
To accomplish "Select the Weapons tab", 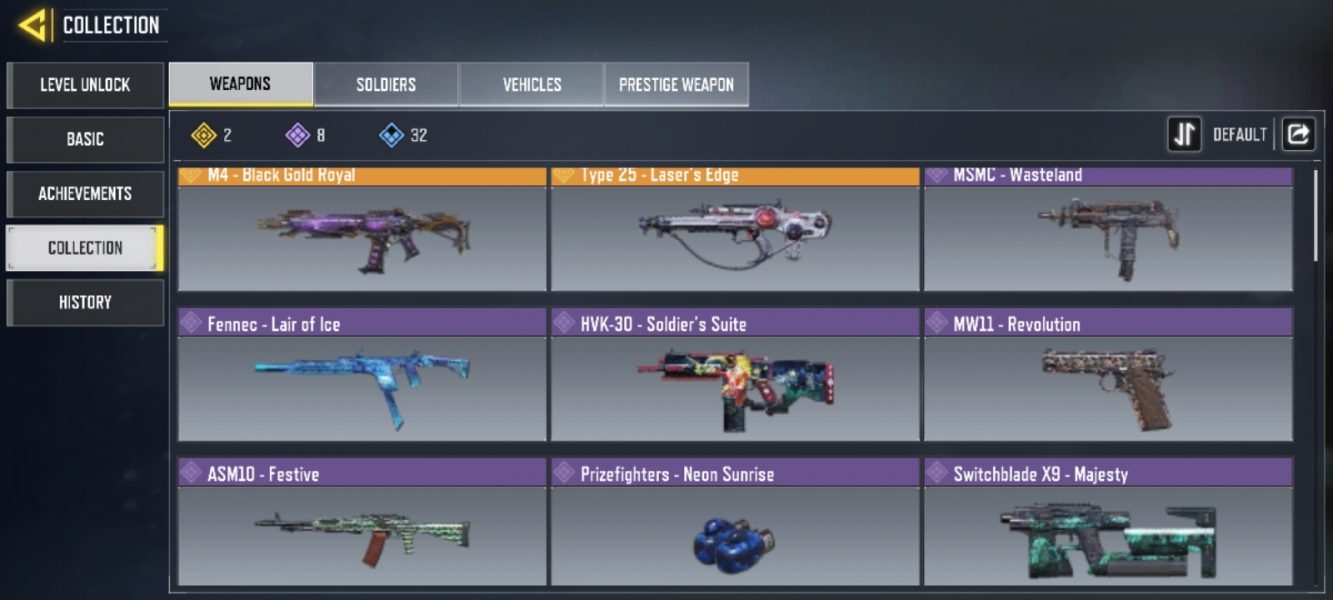I will click(240, 84).
